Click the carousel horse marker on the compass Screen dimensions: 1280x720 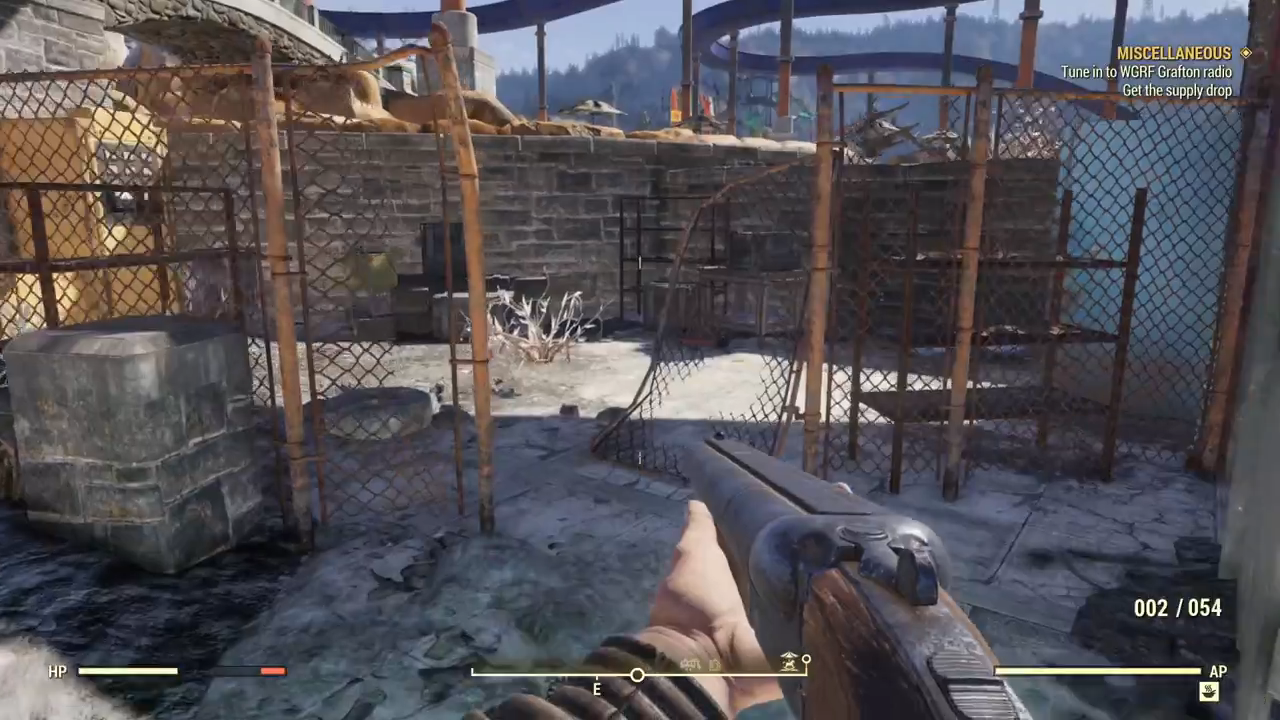[791, 661]
